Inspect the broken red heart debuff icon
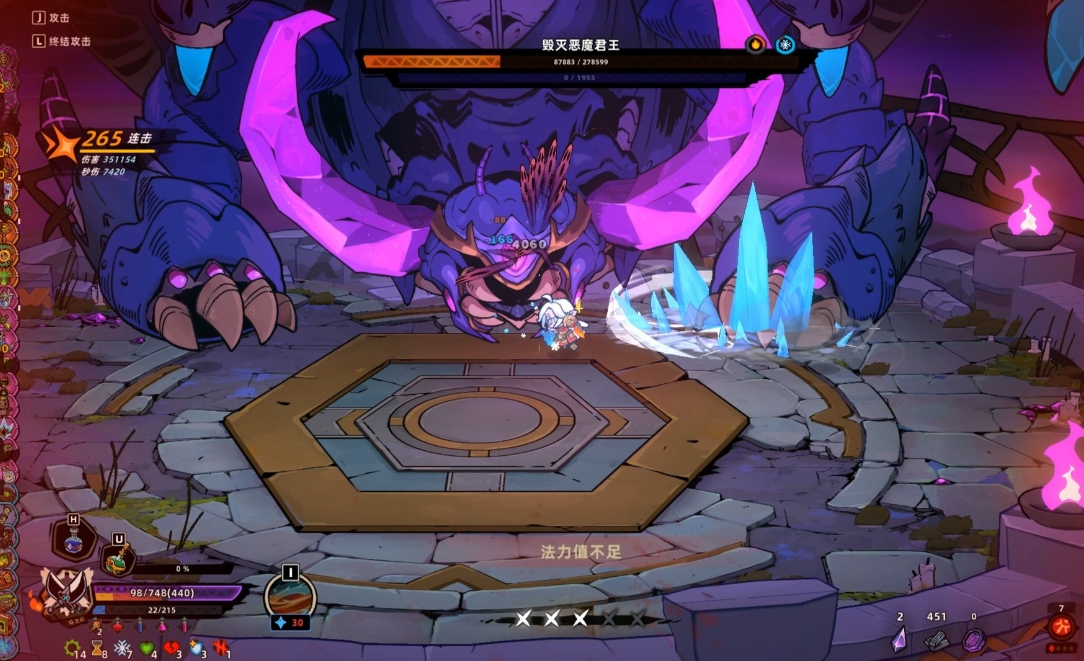 (x=171, y=647)
